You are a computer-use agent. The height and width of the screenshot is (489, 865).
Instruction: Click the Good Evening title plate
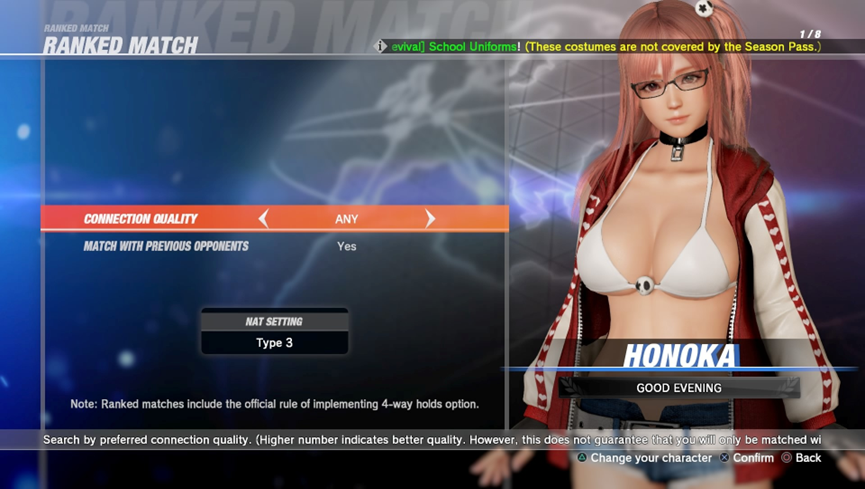[679, 388]
